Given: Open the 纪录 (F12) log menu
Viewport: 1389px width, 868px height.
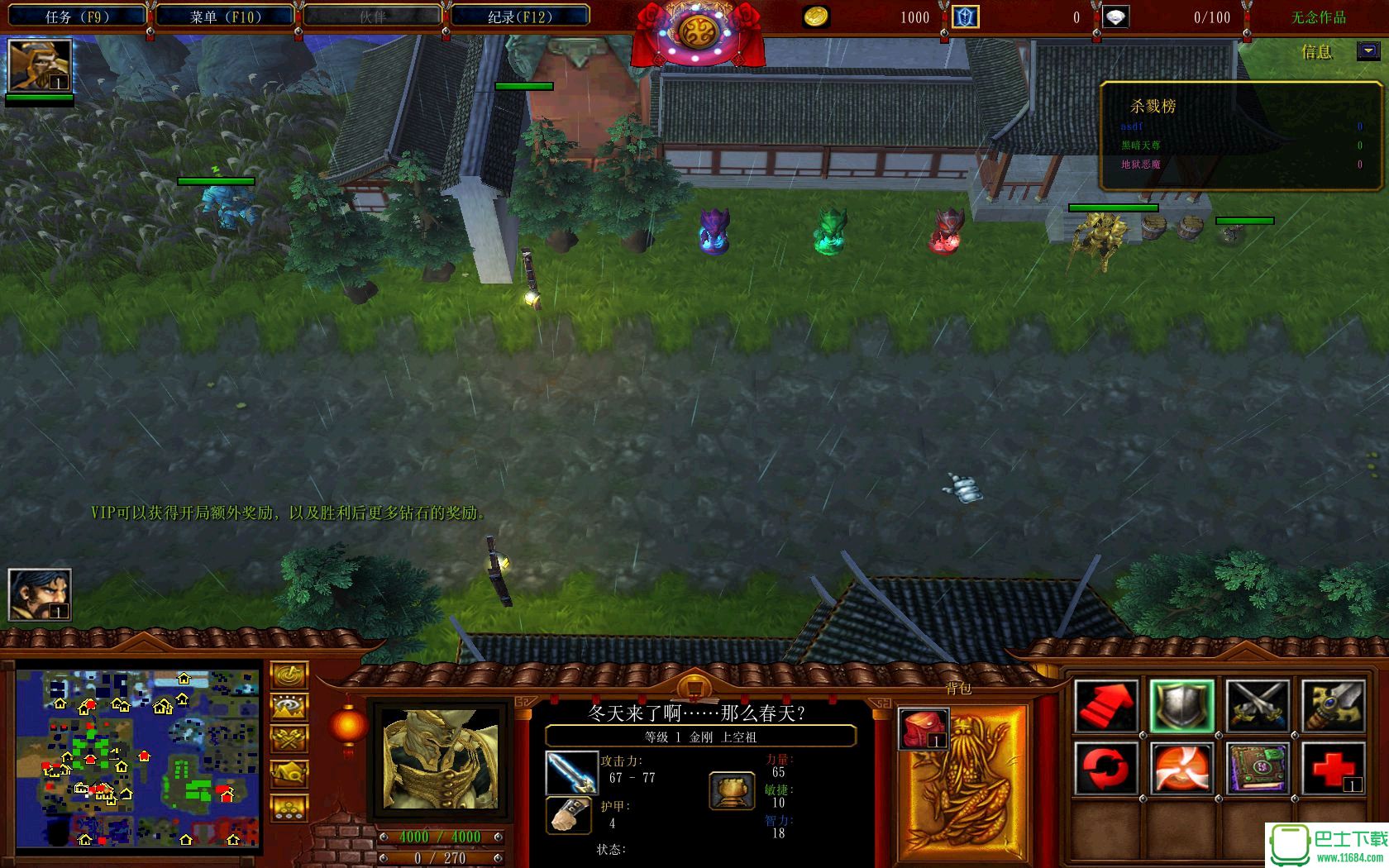Looking at the screenshot, I should point(519,17).
